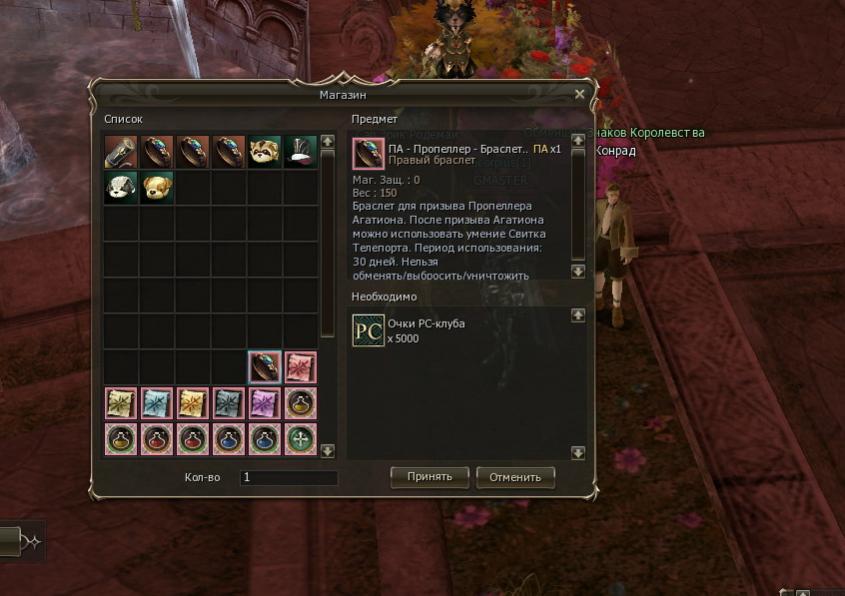Pick the white spotted puppy hat item
Screen dimensions: 845x596
click(121, 188)
